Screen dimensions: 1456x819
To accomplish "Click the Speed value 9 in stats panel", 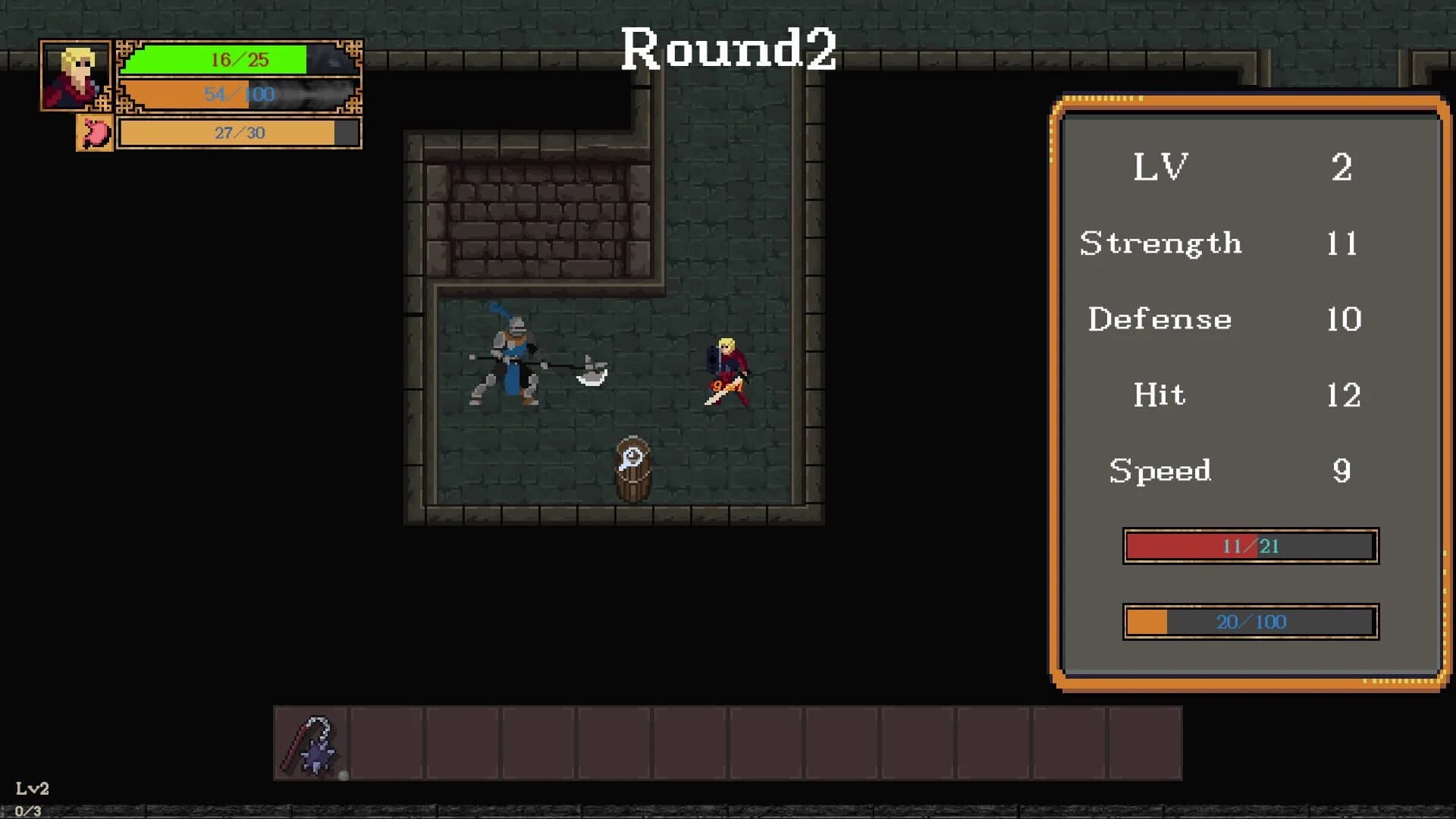I will pyautogui.click(x=1342, y=470).
